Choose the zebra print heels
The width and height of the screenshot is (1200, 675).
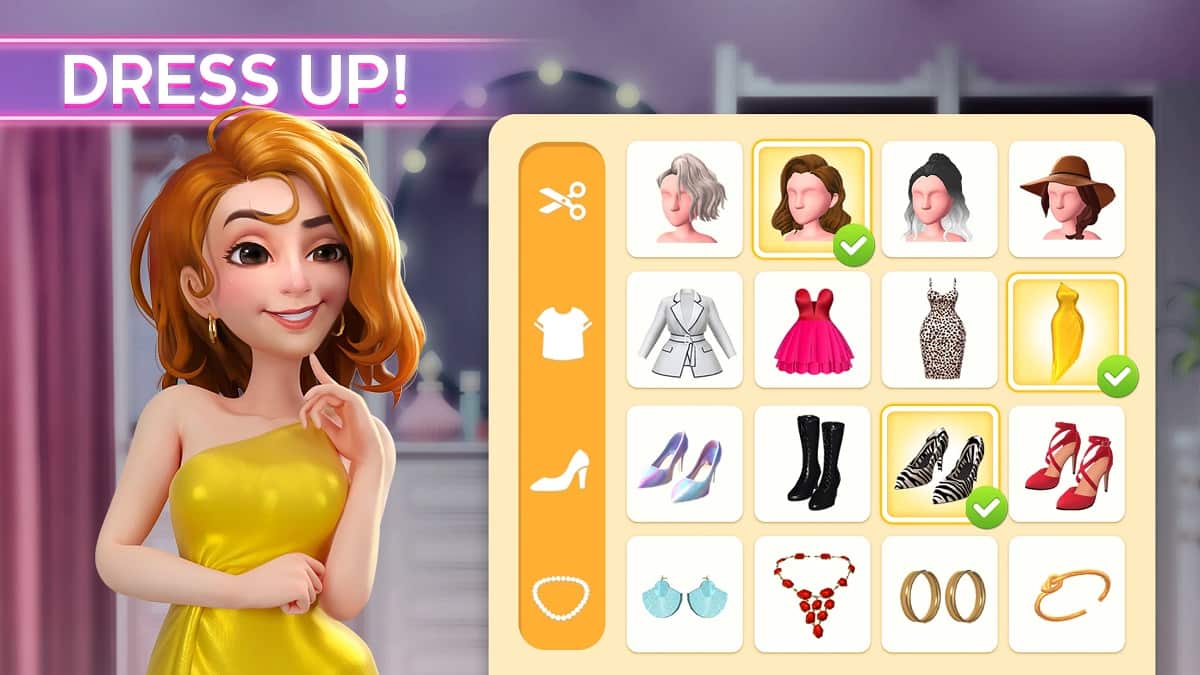[939, 464]
